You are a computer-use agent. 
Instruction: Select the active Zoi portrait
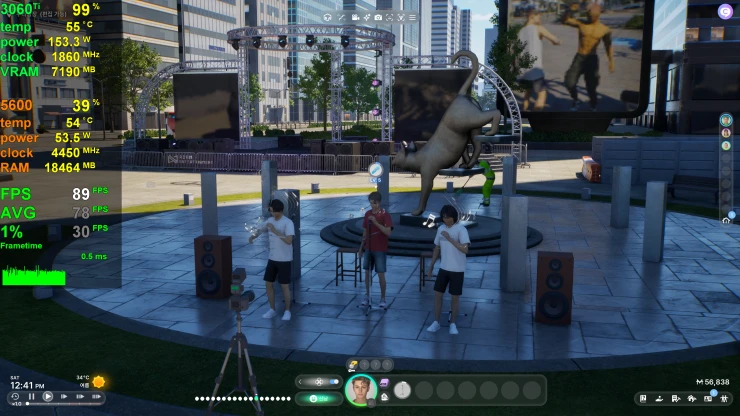[x=359, y=388]
